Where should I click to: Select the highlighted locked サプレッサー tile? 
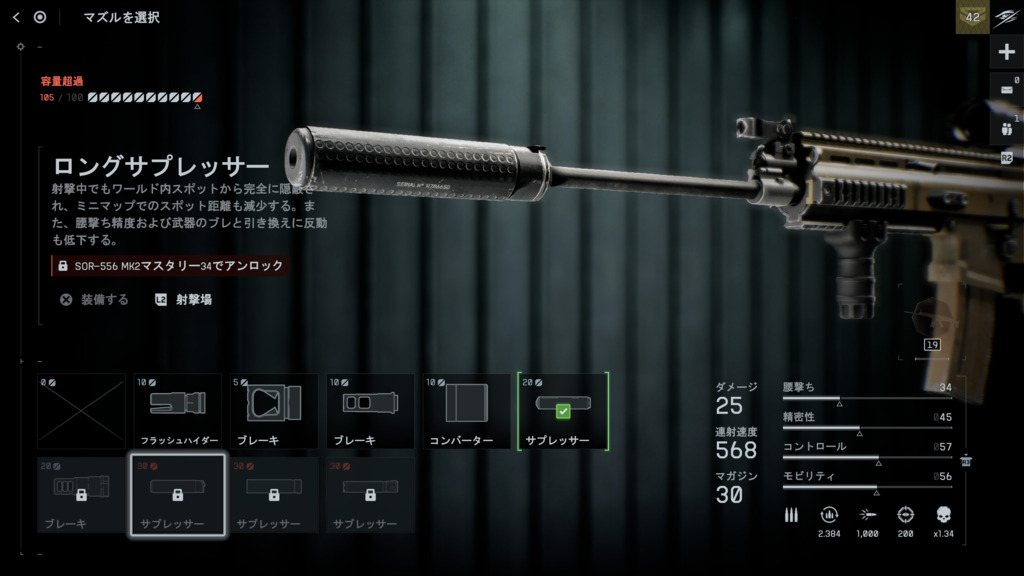[177, 495]
